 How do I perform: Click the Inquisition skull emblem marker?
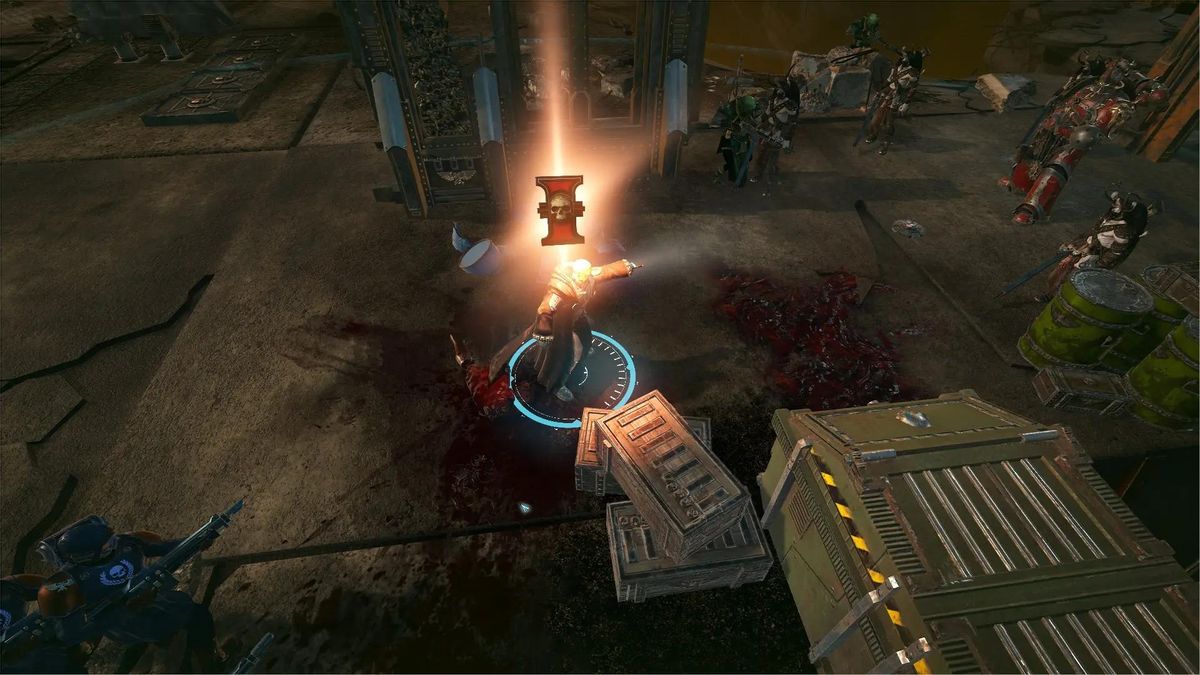[x=559, y=210]
